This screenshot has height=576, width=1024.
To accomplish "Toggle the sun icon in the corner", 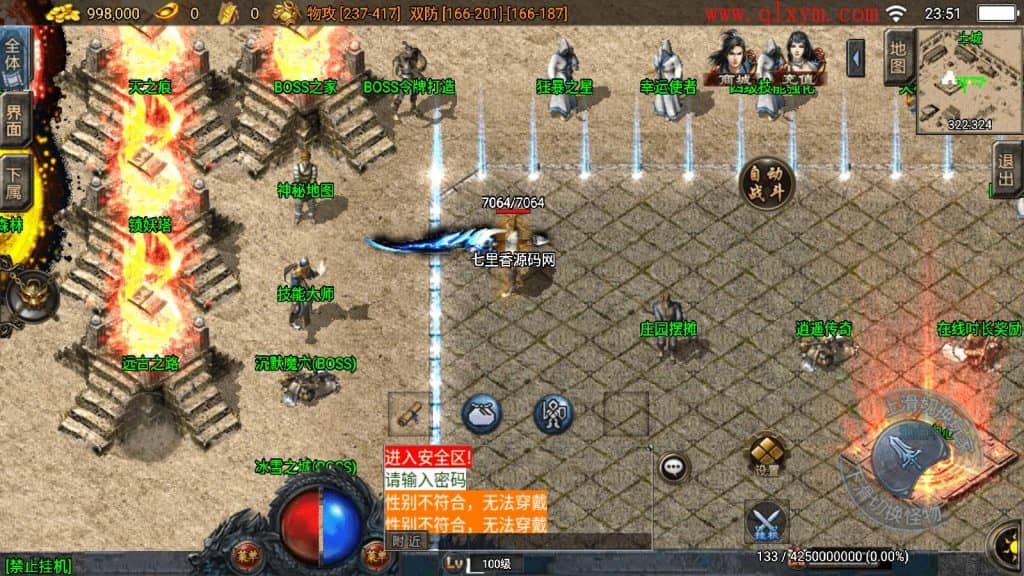I will tap(1008, 541).
